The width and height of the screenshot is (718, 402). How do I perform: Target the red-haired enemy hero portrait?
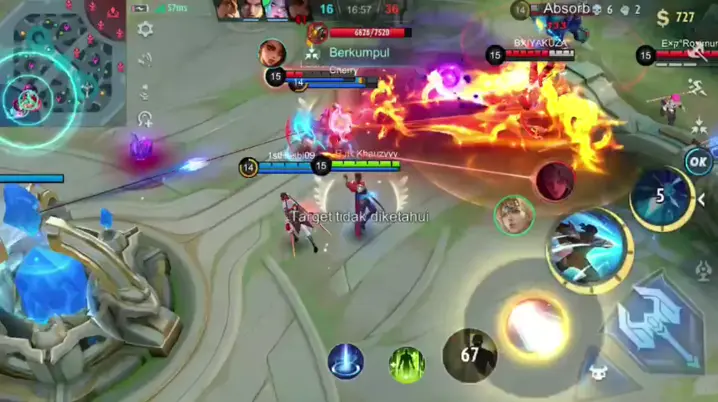(x=553, y=181)
